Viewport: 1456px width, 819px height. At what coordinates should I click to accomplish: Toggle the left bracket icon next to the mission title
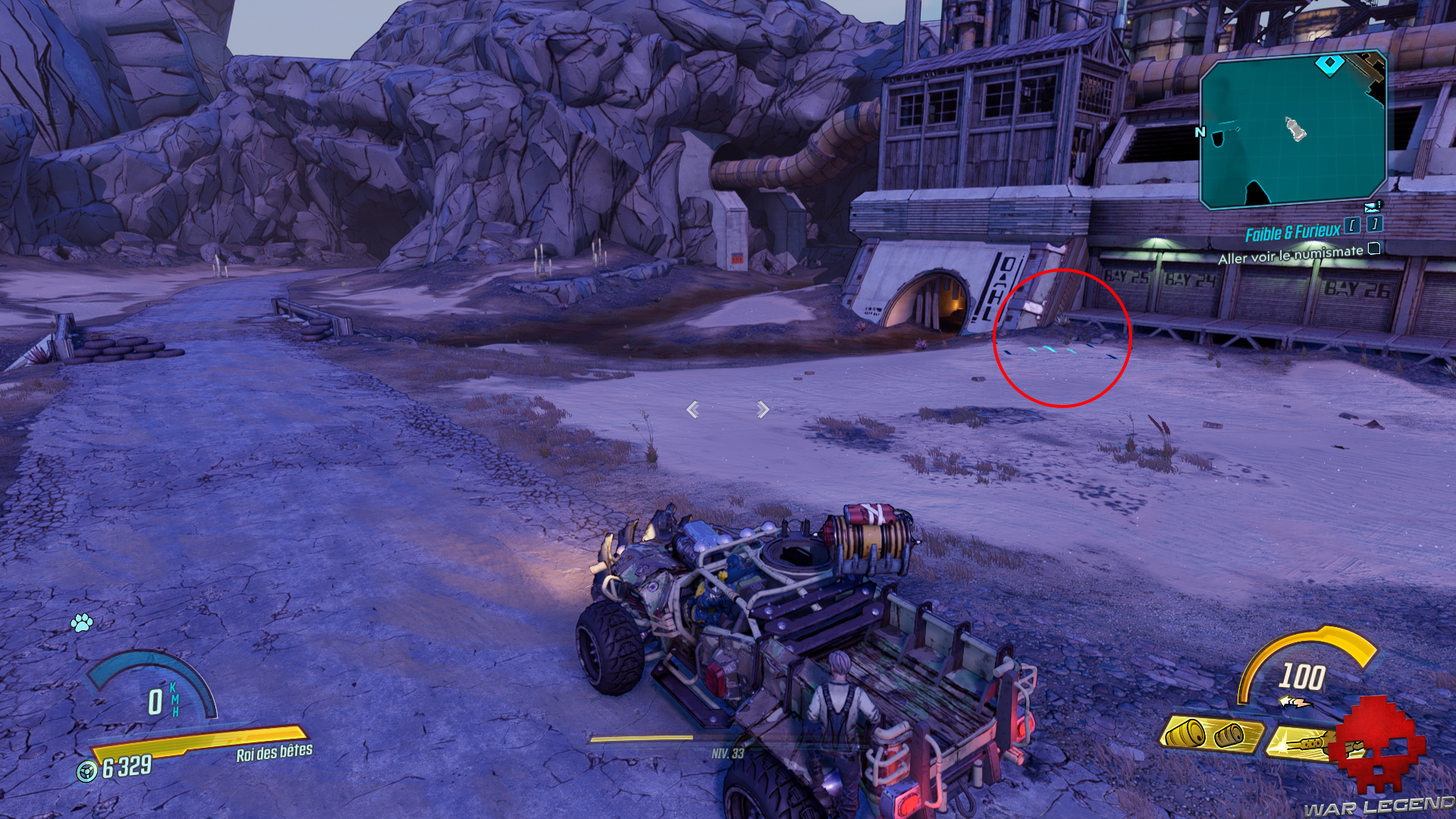[x=1352, y=224]
